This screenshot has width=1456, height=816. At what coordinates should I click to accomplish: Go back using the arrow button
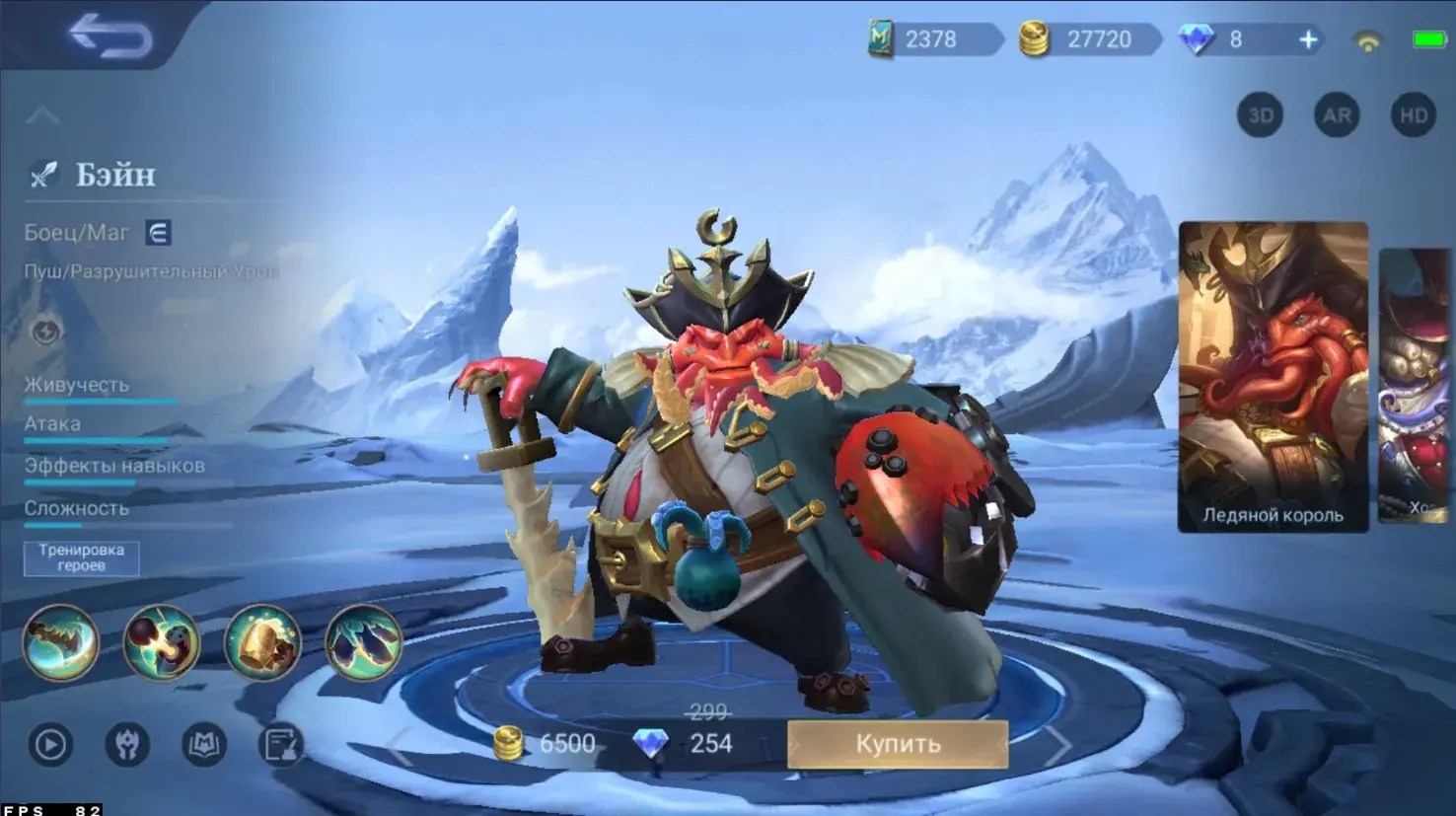click(x=110, y=37)
